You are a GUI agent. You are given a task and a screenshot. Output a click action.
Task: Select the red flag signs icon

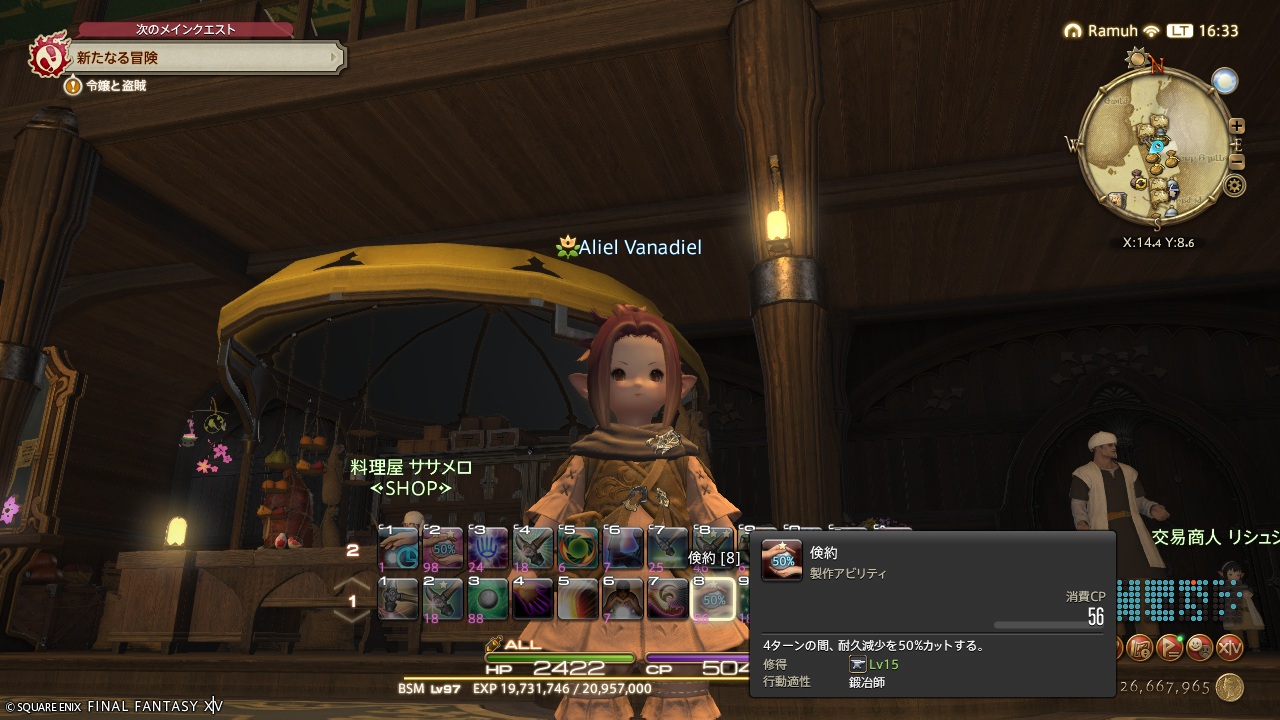pos(1171,648)
